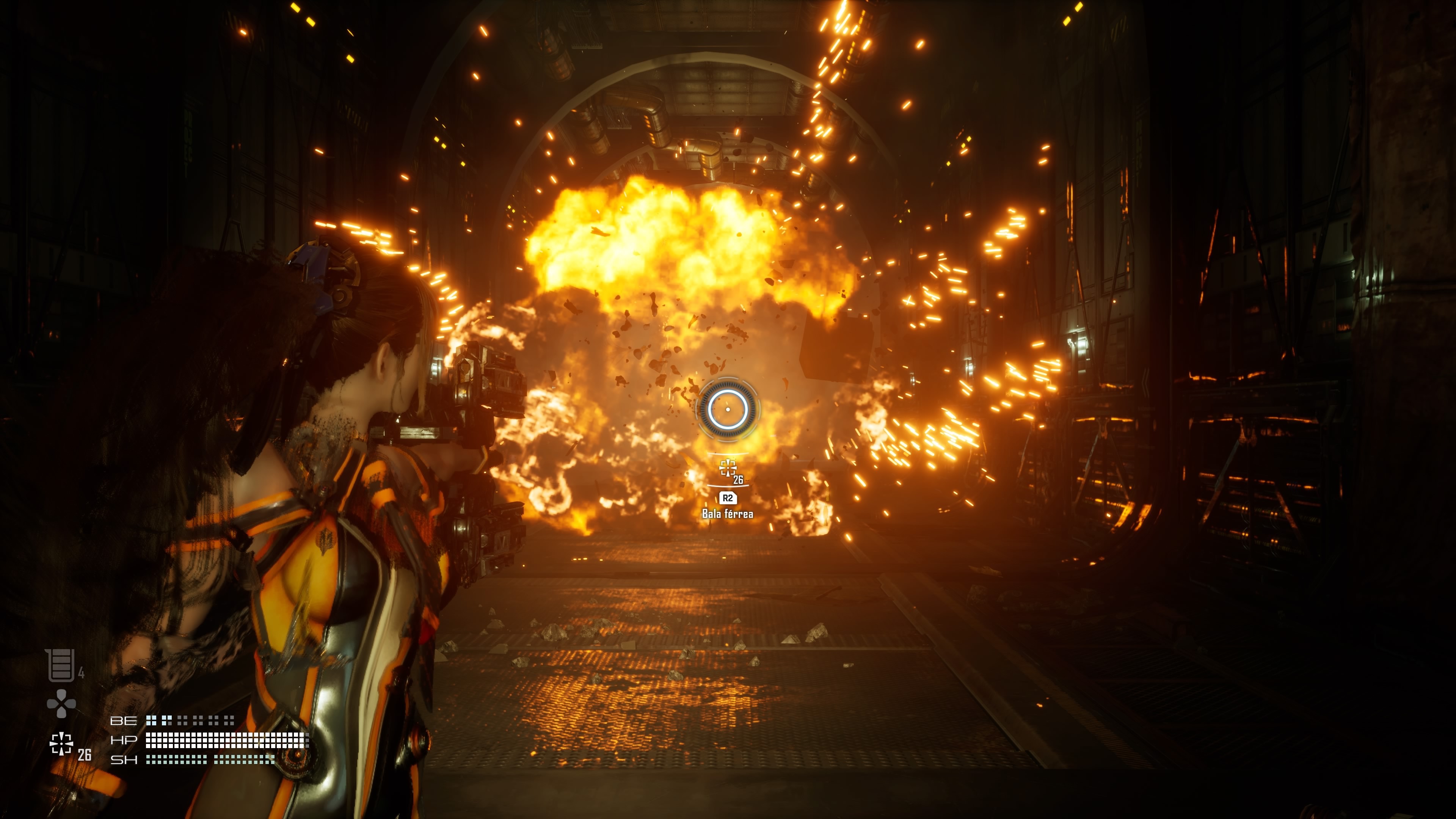Screen dimensions: 1456x819
Task: Select the healing canister item icon
Action: tap(61, 665)
